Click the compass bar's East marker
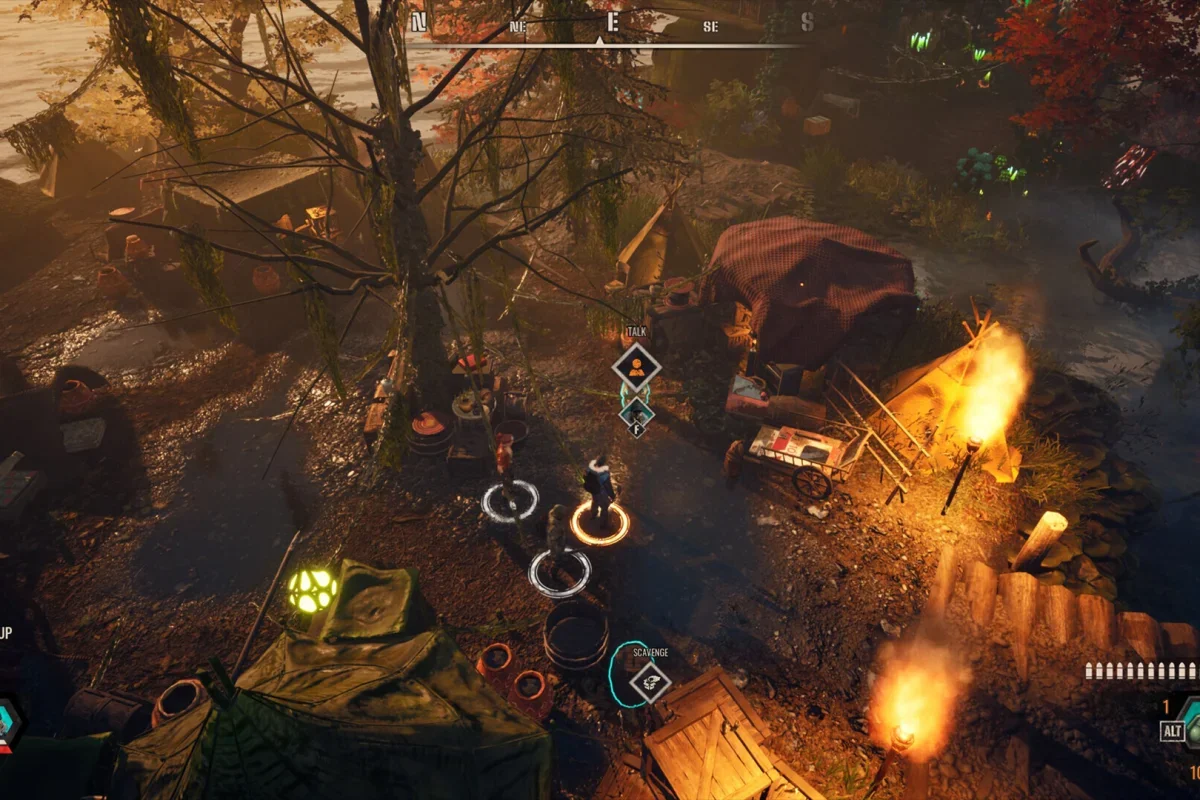Viewport: 1200px width, 800px height. tap(612, 22)
